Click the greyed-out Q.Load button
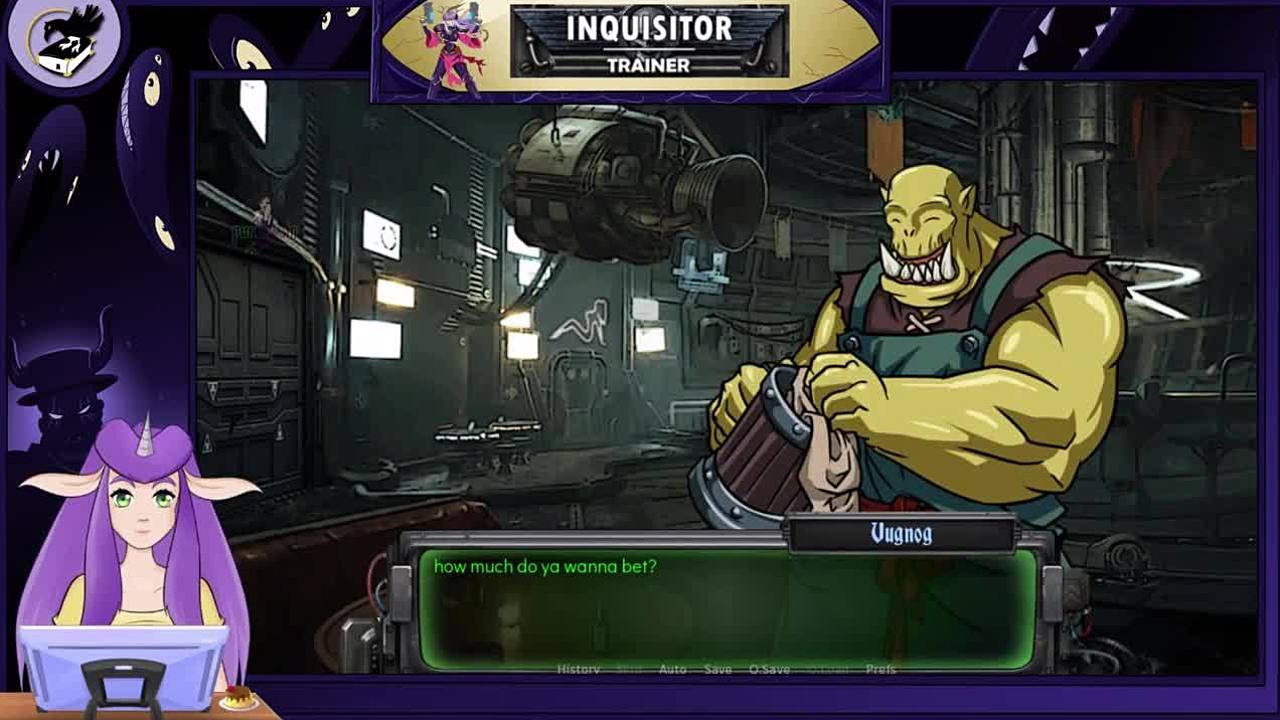 click(x=826, y=669)
